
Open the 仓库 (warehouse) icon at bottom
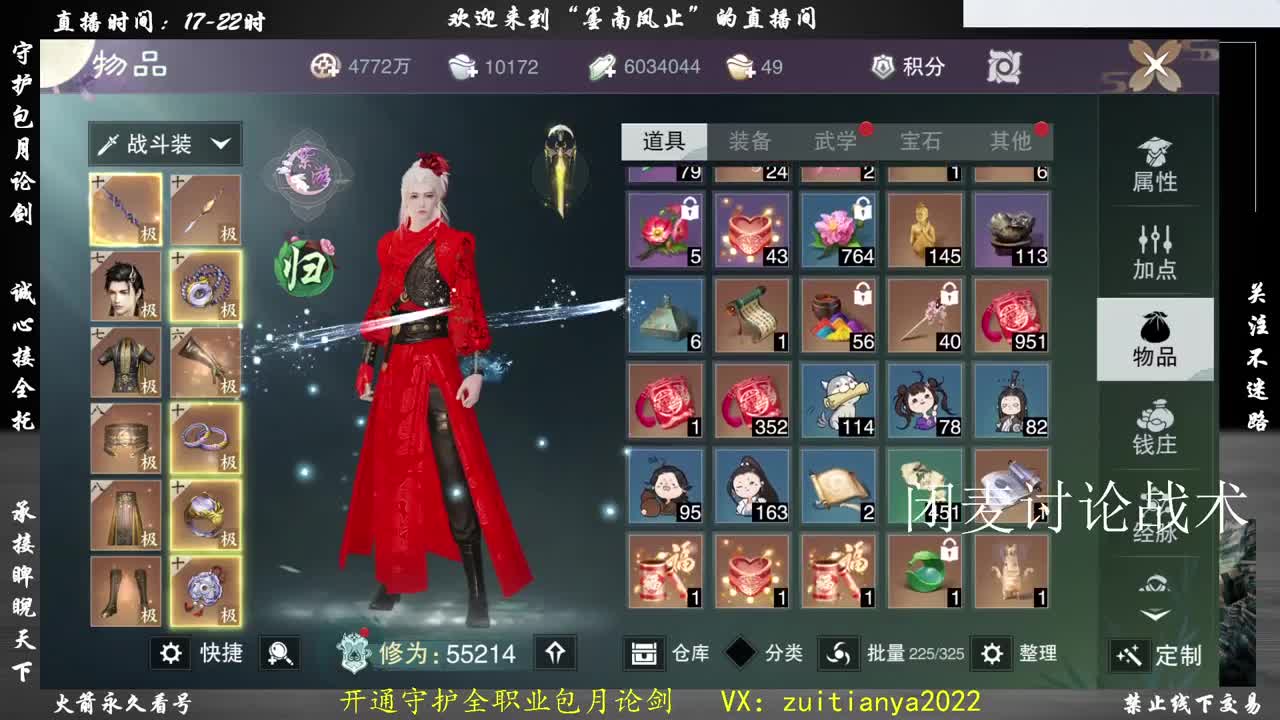click(x=642, y=654)
